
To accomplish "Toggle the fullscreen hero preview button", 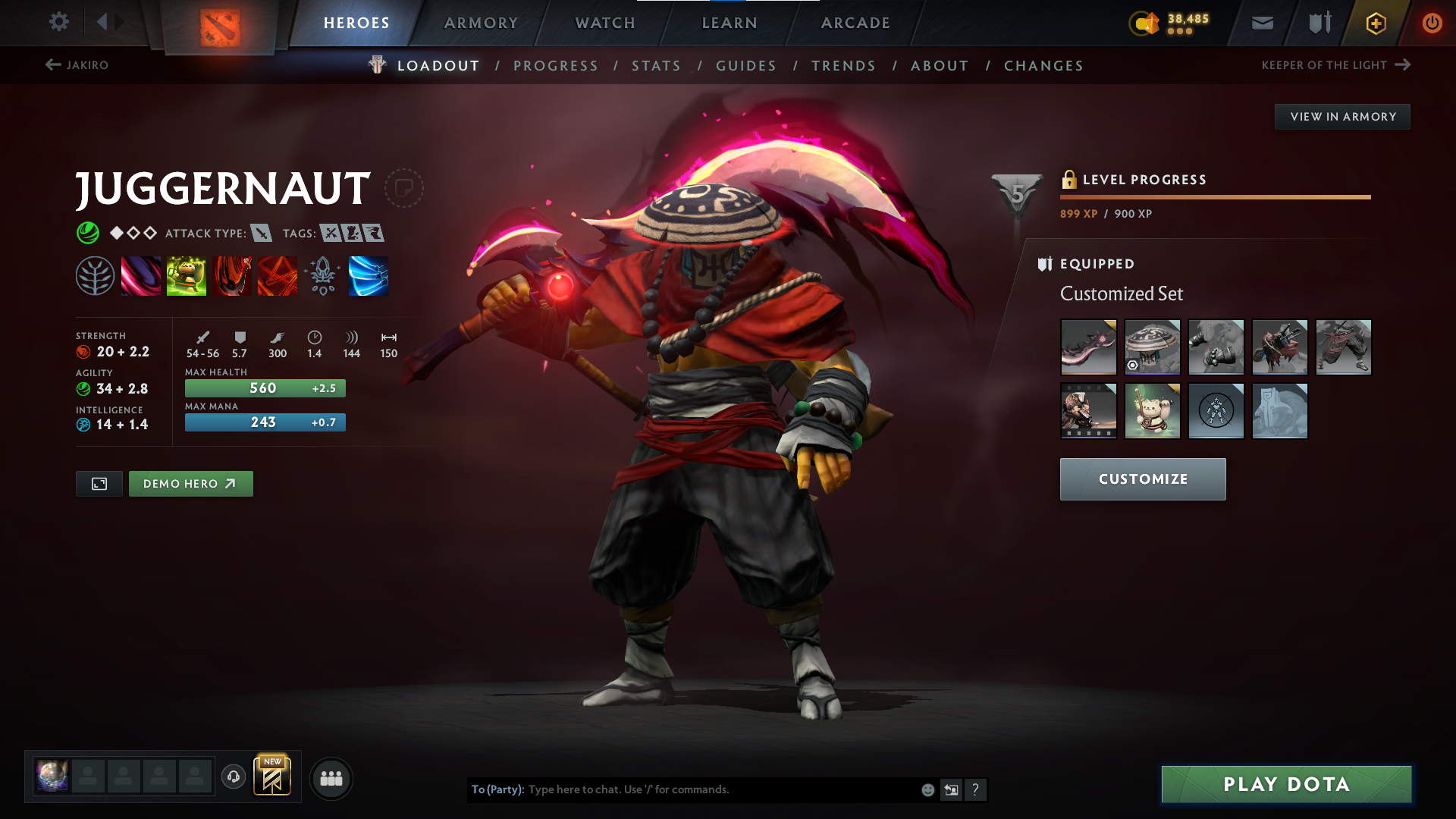I will tap(99, 483).
